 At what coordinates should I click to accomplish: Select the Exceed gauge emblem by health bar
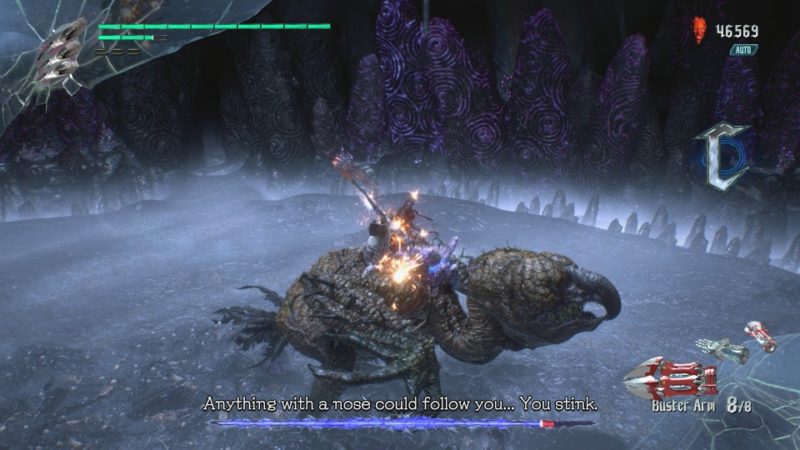[60, 50]
